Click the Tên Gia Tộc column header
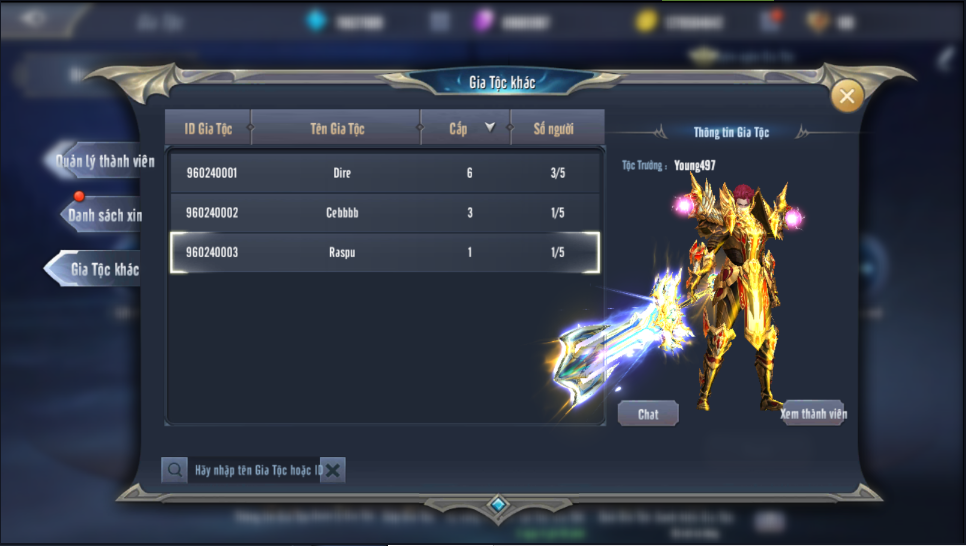 click(x=336, y=129)
